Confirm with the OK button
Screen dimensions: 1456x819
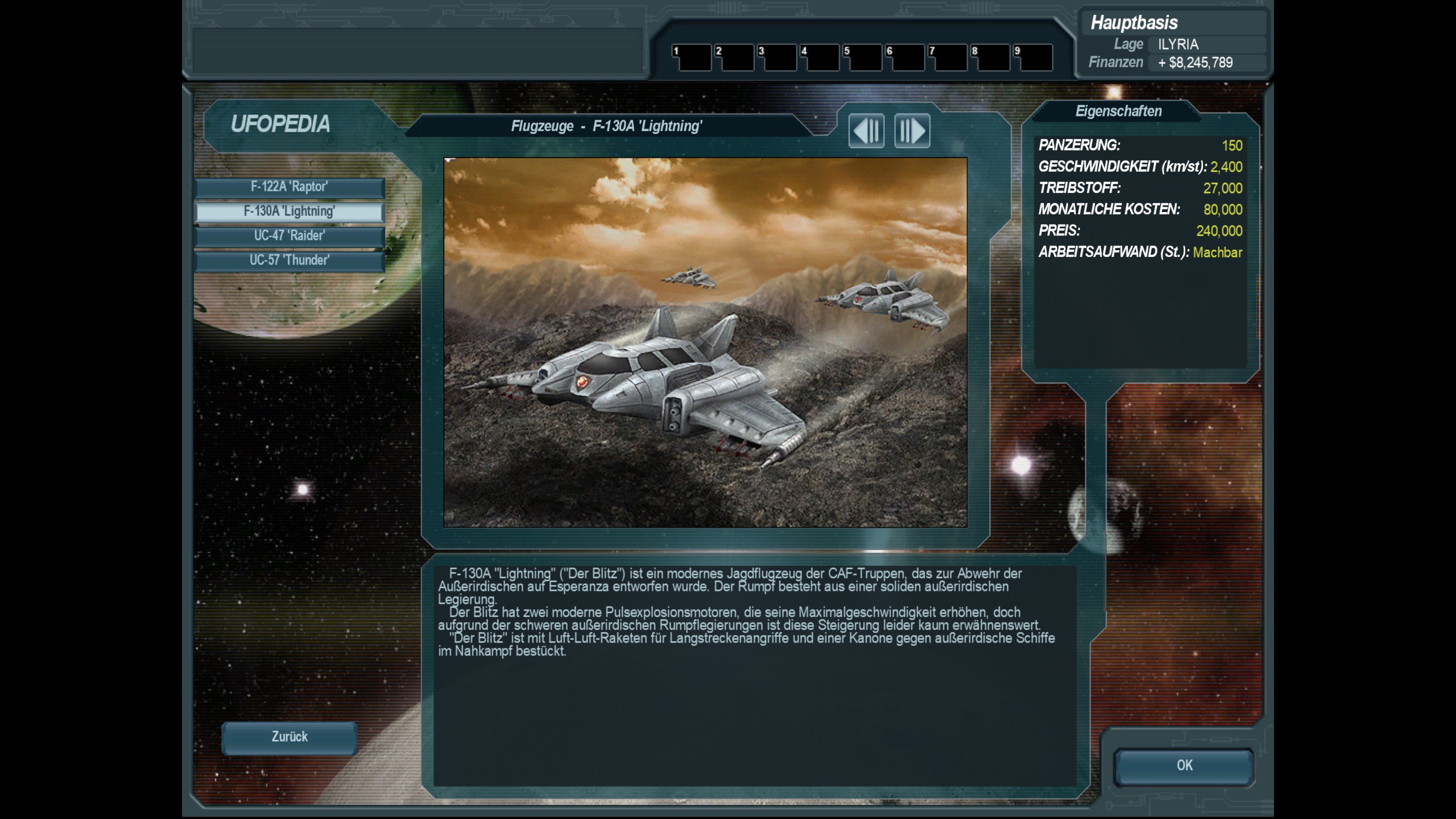(1184, 766)
